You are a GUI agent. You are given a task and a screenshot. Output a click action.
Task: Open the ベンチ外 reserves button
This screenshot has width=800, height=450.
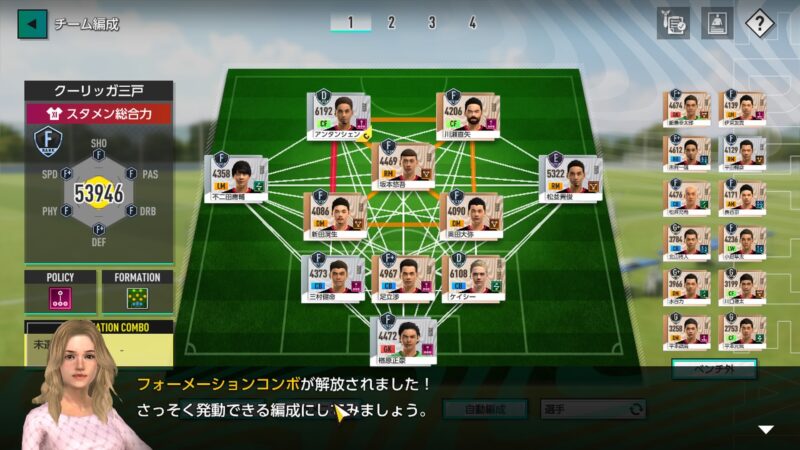[712, 369]
